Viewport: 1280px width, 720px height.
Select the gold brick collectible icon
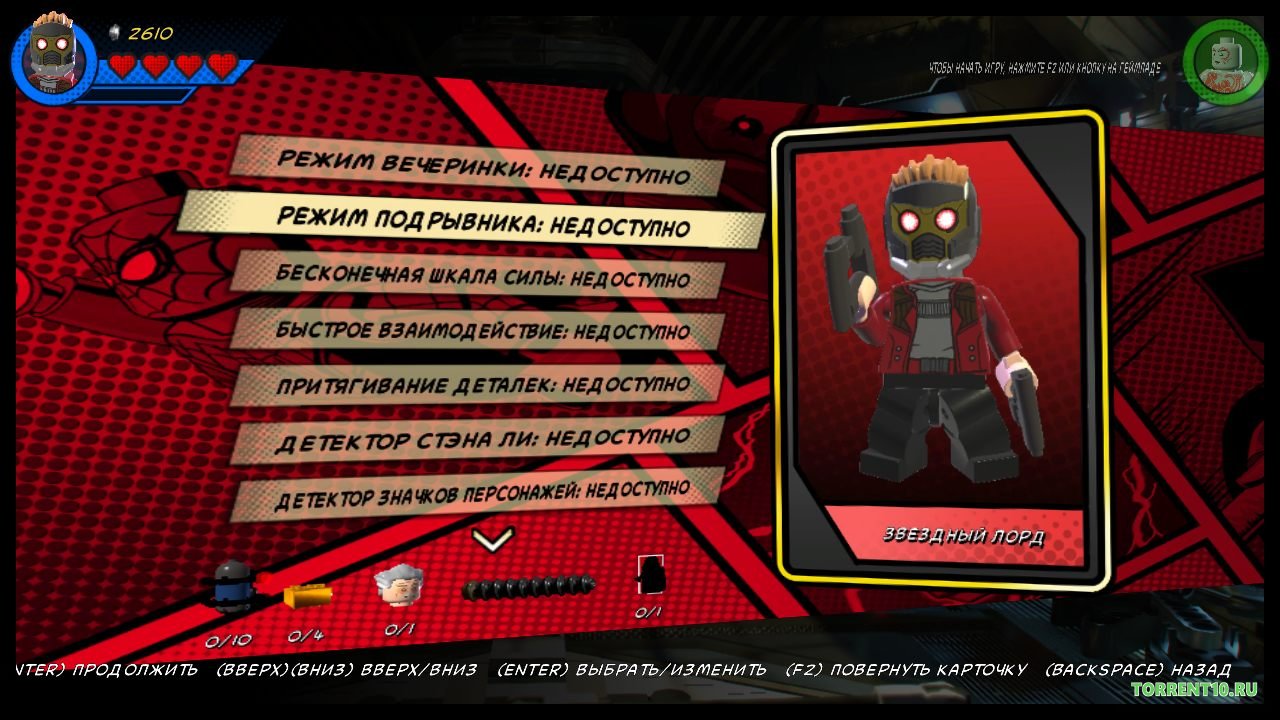(307, 596)
